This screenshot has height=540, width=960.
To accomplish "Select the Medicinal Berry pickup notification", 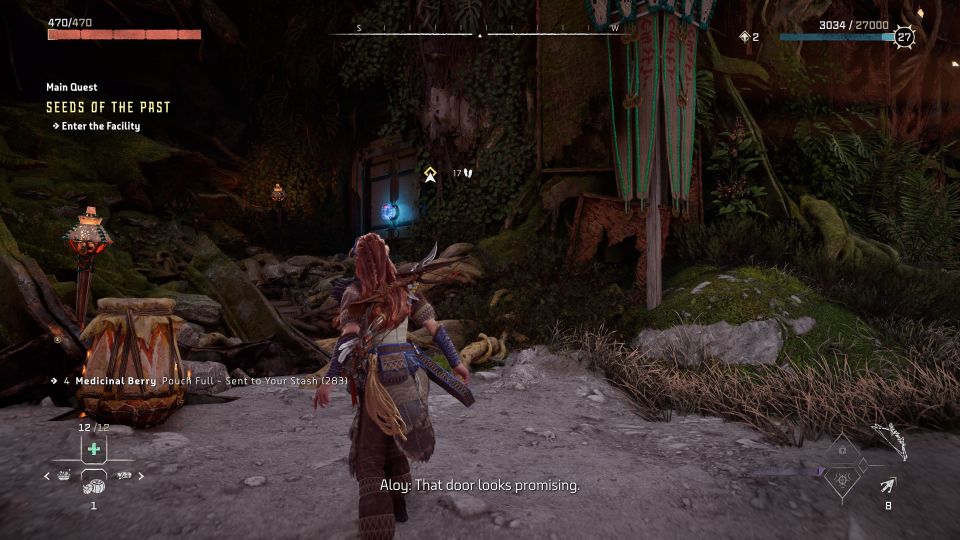I will 163,381.
